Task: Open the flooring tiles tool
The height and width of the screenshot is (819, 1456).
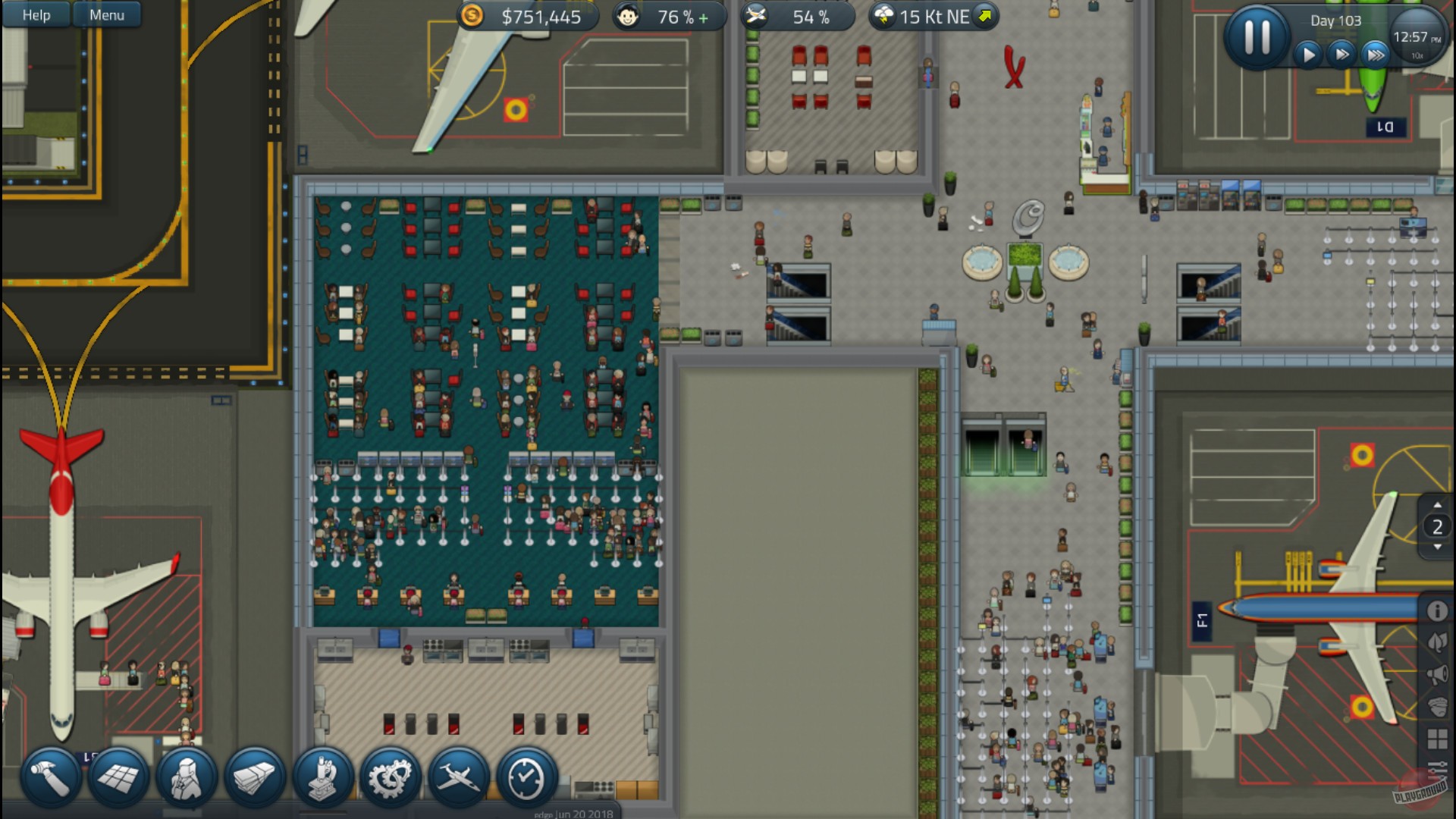Action: (118, 777)
